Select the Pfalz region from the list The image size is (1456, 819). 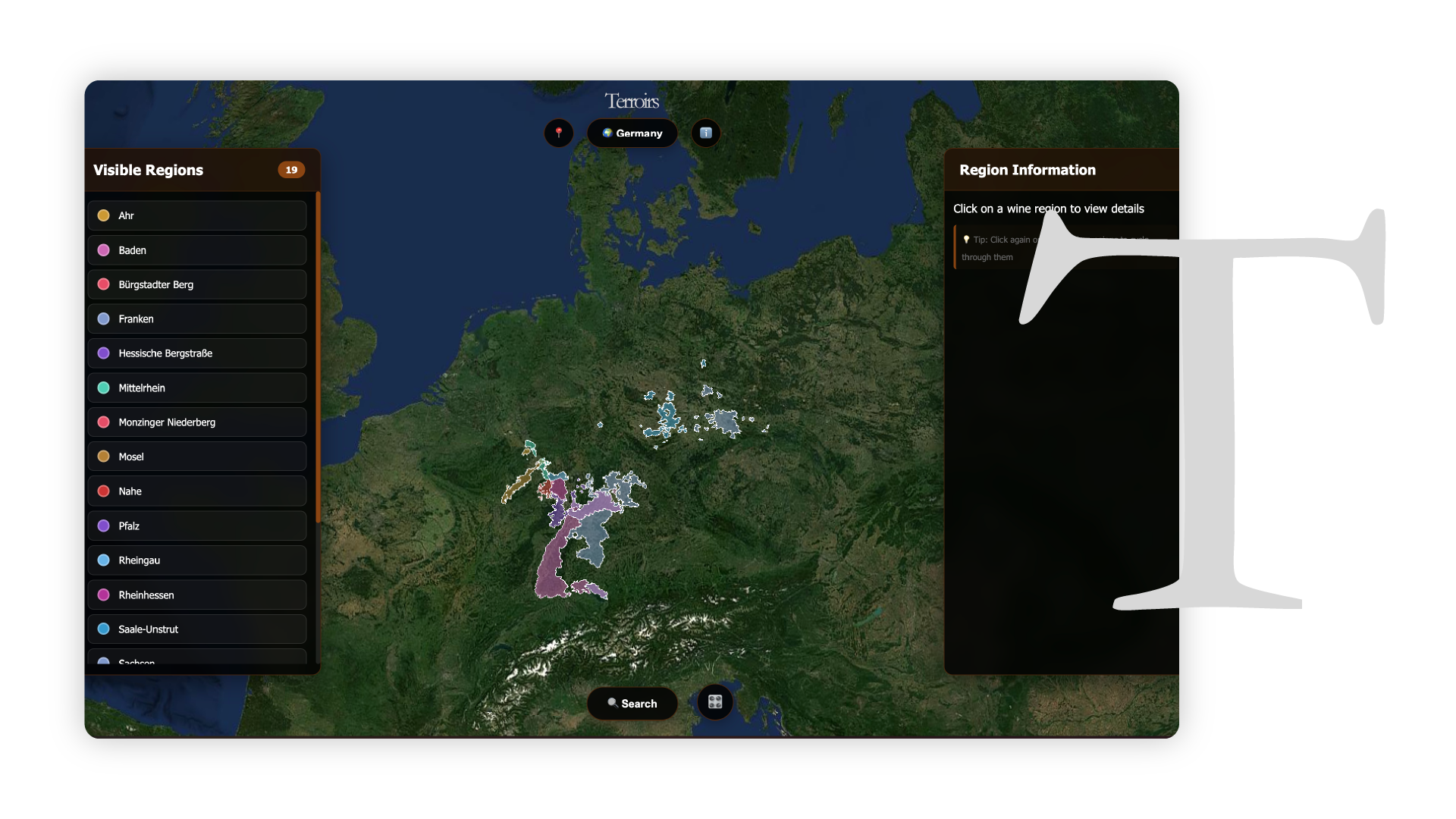pos(196,526)
